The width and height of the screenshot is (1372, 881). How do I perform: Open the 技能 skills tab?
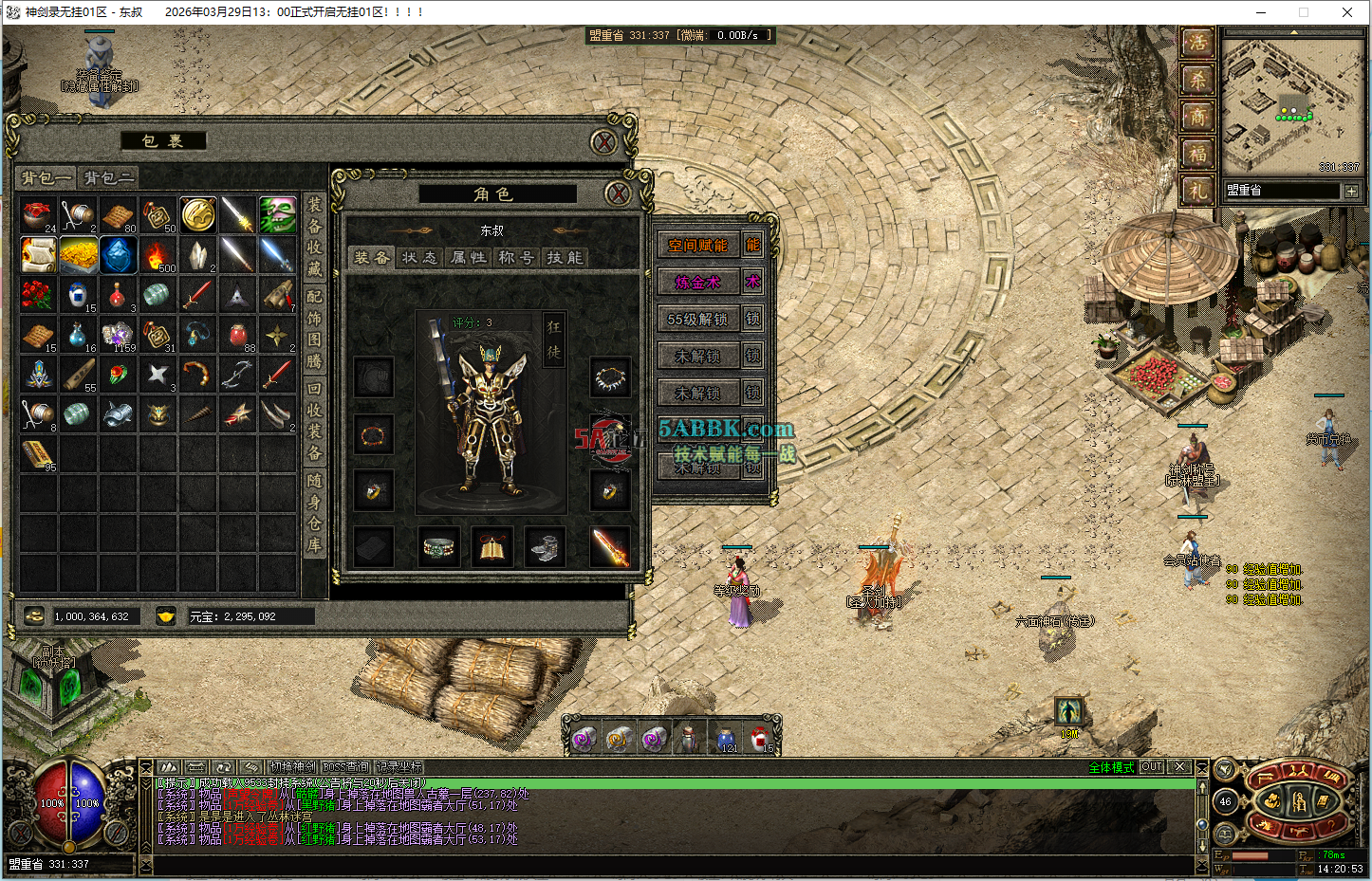[x=565, y=257]
